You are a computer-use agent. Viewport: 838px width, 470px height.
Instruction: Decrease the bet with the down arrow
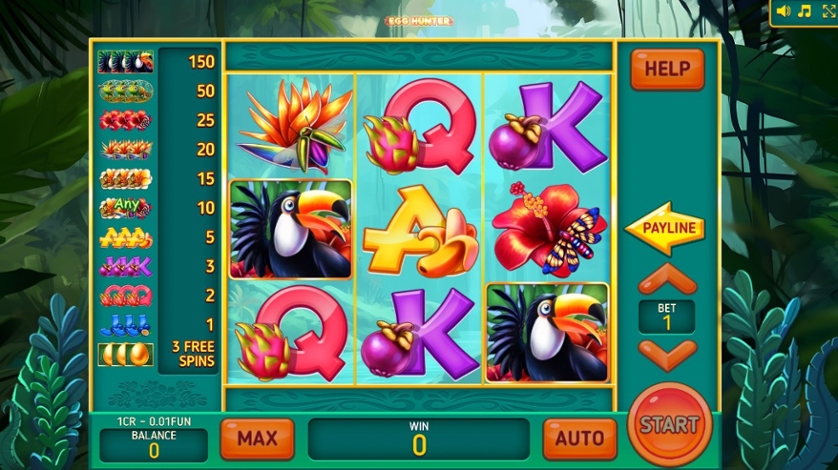[667, 354]
